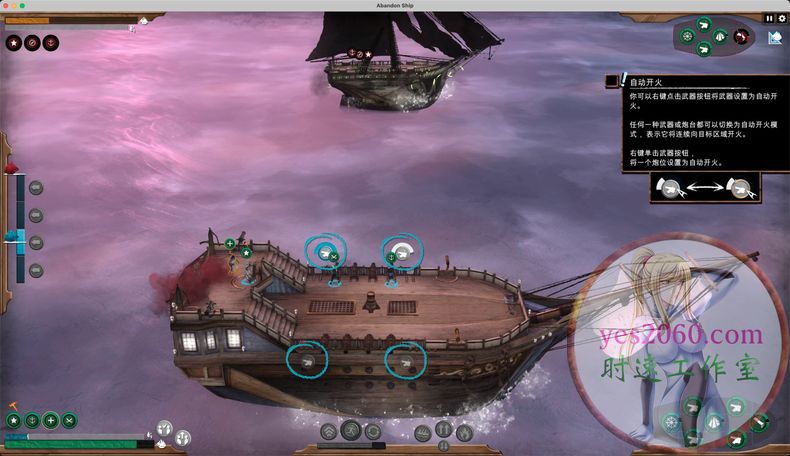Select the ship's wheel icon in formation panel
Viewport: 790px width, 456px height.
click(688, 36)
